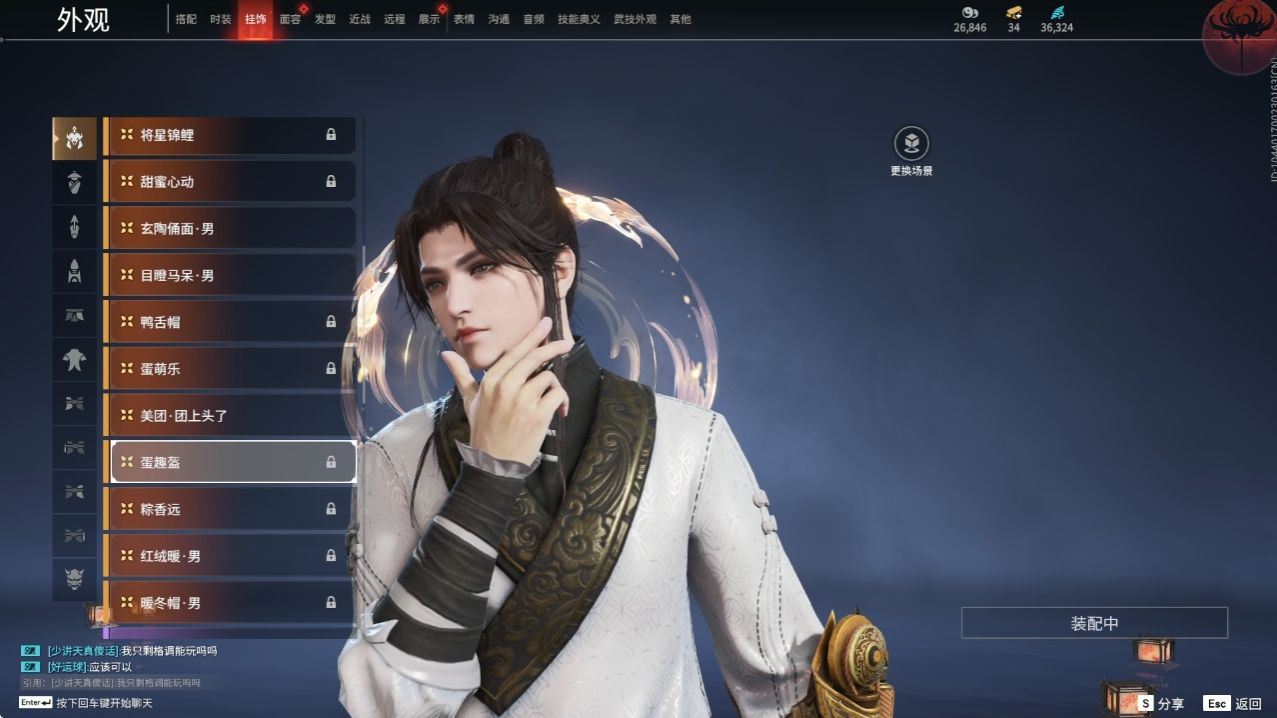
Task: Open the 表情 tab
Action: [464, 19]
